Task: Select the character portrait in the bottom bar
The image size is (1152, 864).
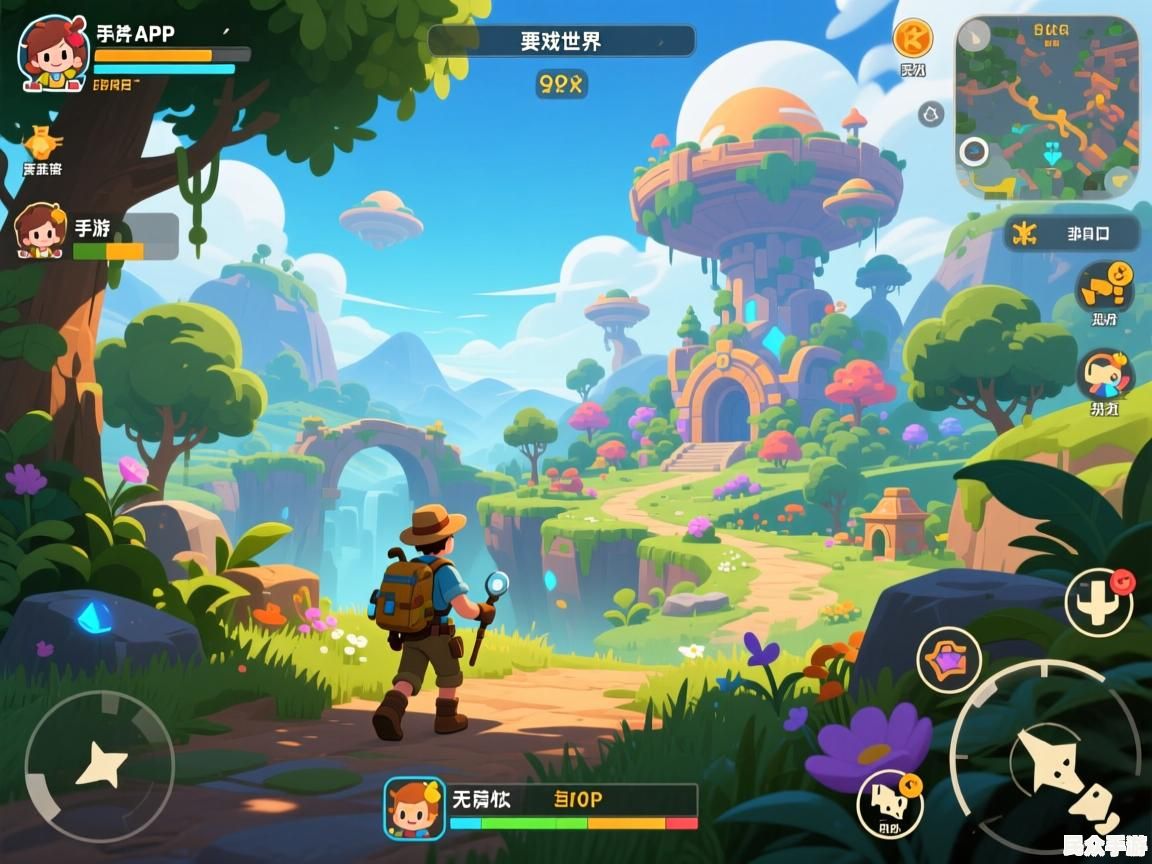Action: [414, 807]
